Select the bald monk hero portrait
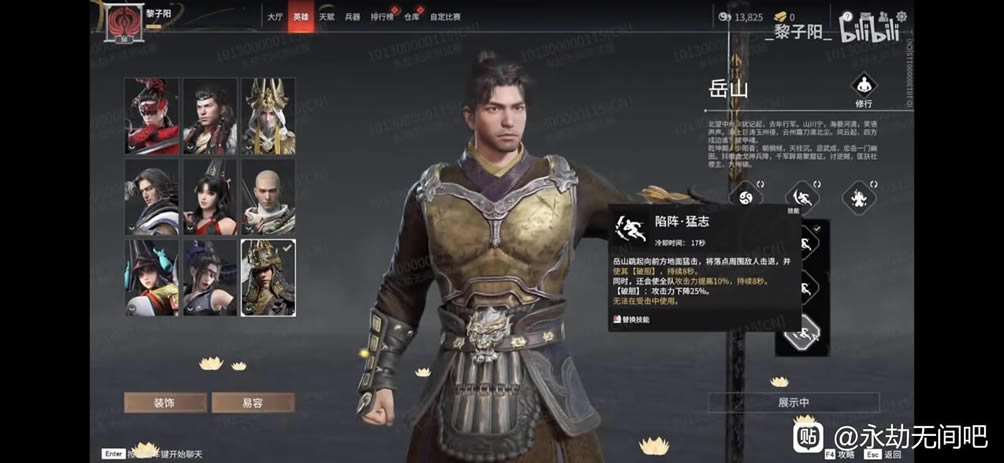1004x463 pixels. click(268, 197)
